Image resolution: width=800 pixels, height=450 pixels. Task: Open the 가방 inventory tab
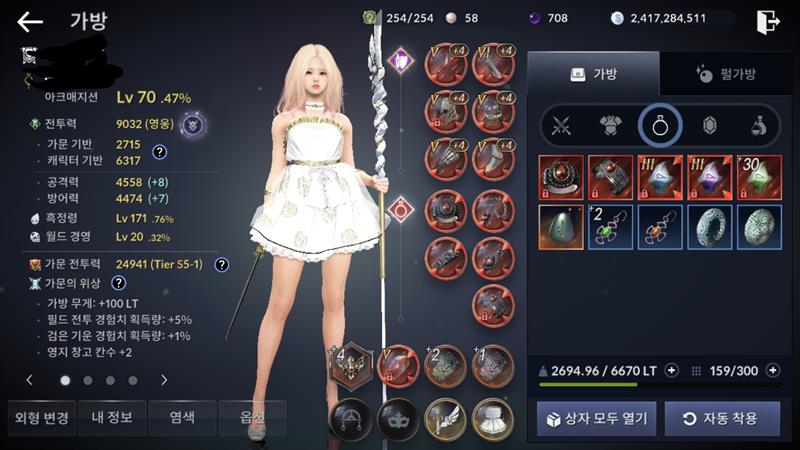593,74
